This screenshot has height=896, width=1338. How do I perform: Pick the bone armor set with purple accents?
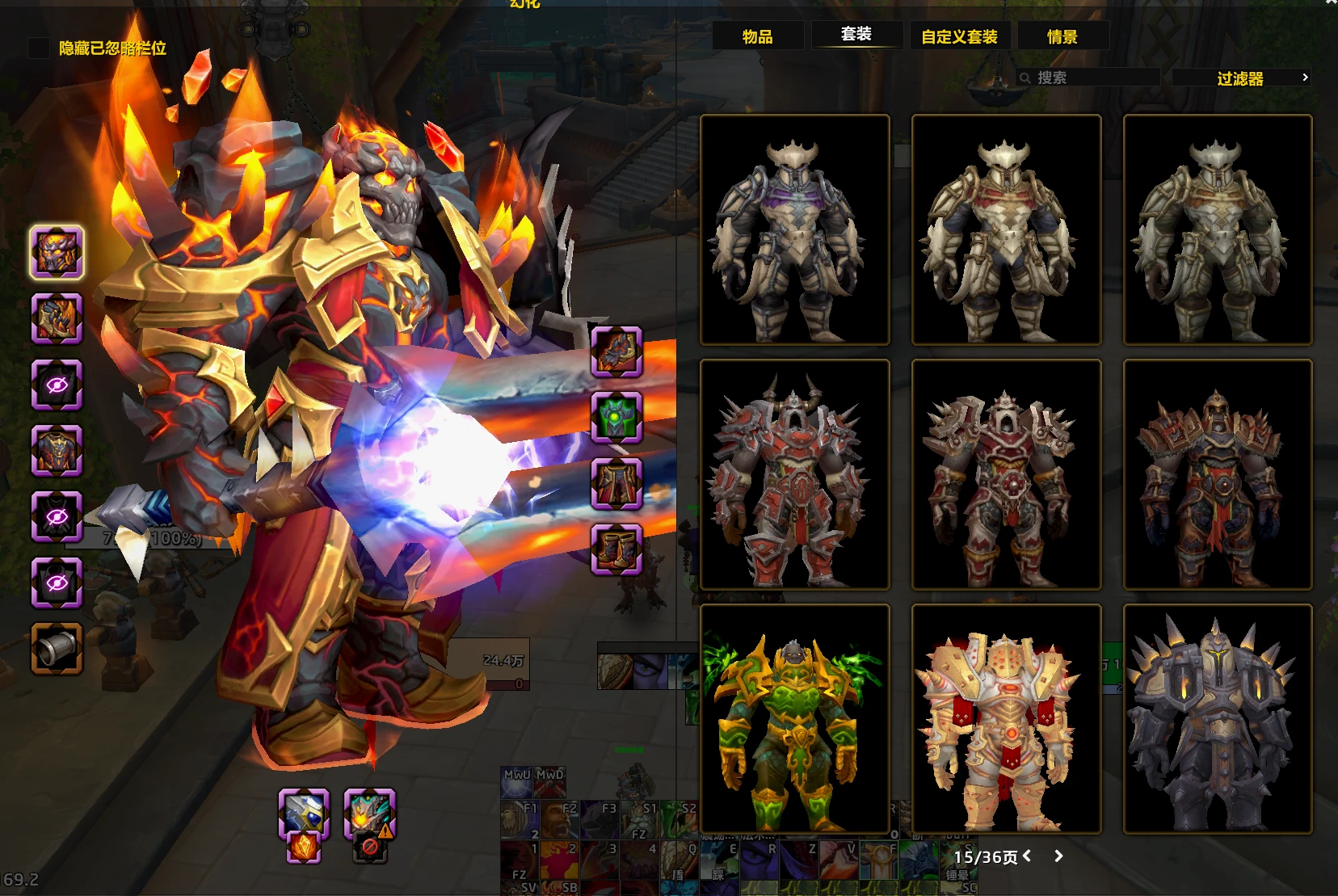(x=795, y=230)
